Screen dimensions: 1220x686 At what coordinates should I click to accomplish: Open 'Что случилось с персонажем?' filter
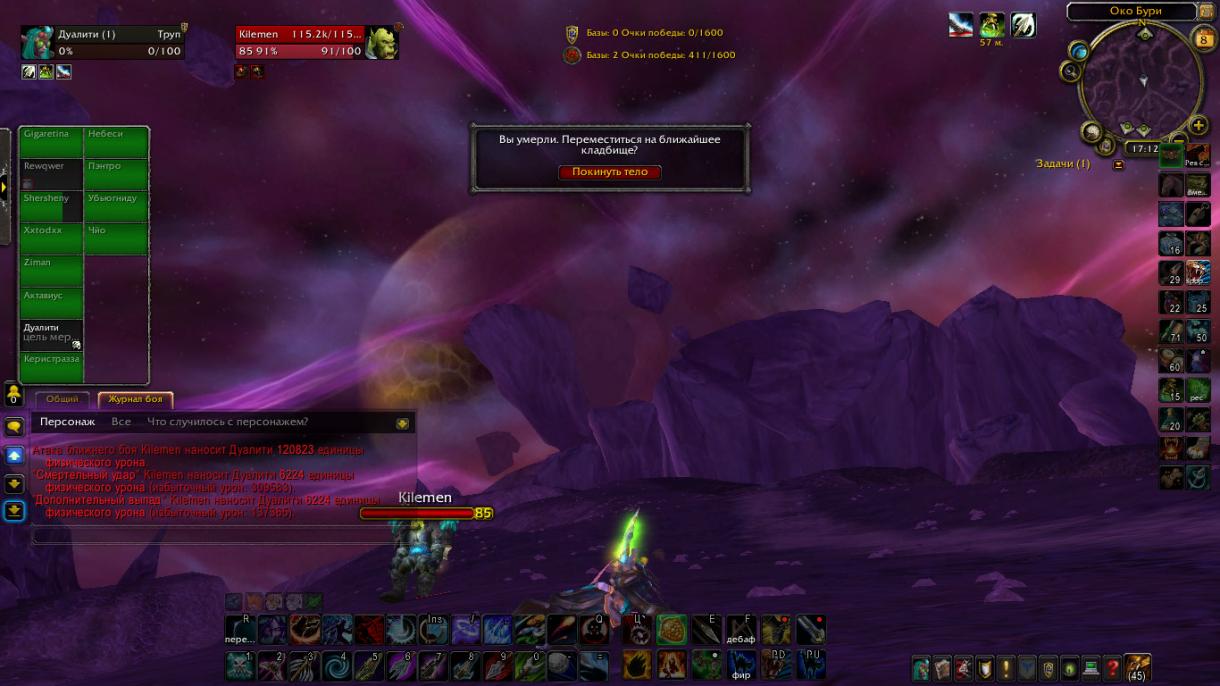(x=228, y=422)
